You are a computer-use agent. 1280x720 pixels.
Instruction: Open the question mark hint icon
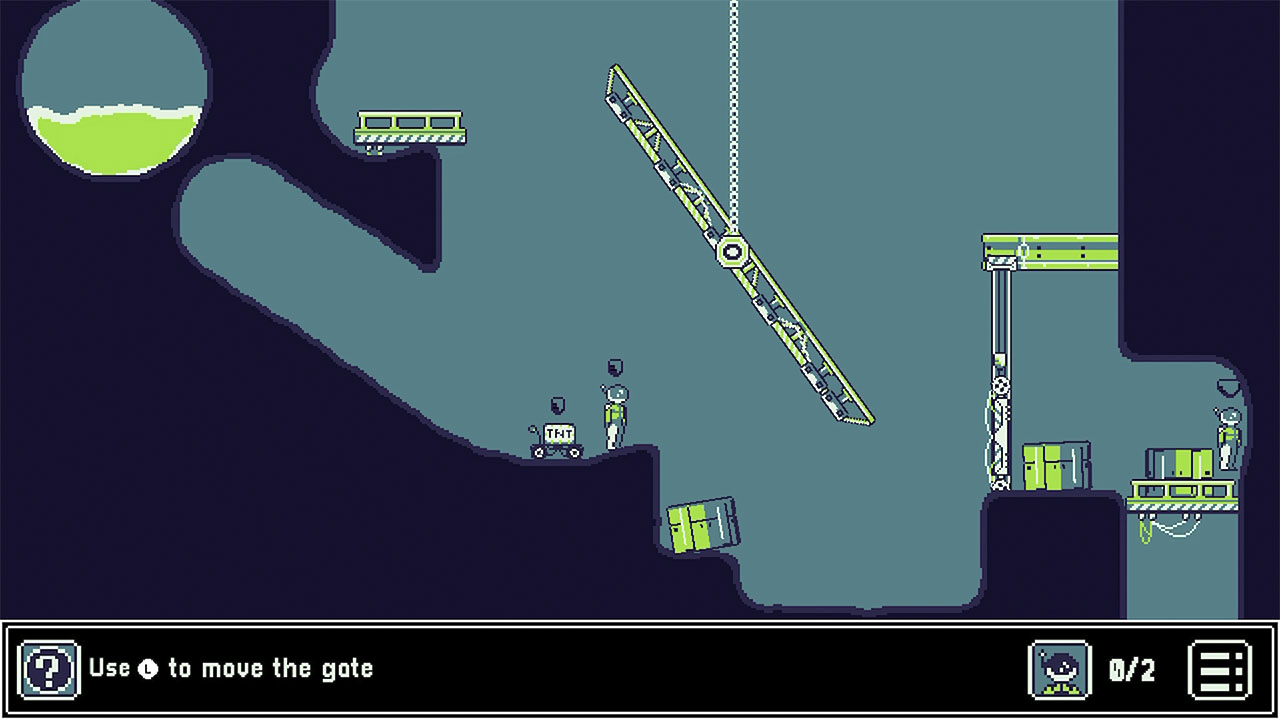click(x=48, y=668)
